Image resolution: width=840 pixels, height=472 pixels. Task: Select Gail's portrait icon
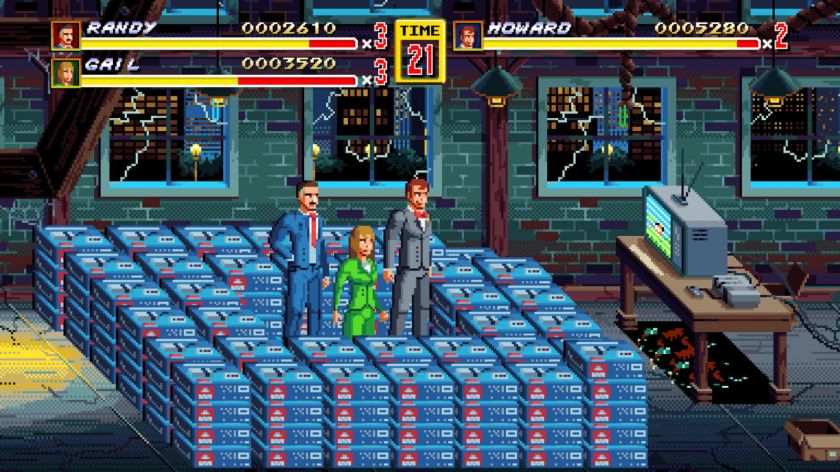click(66, 72)
